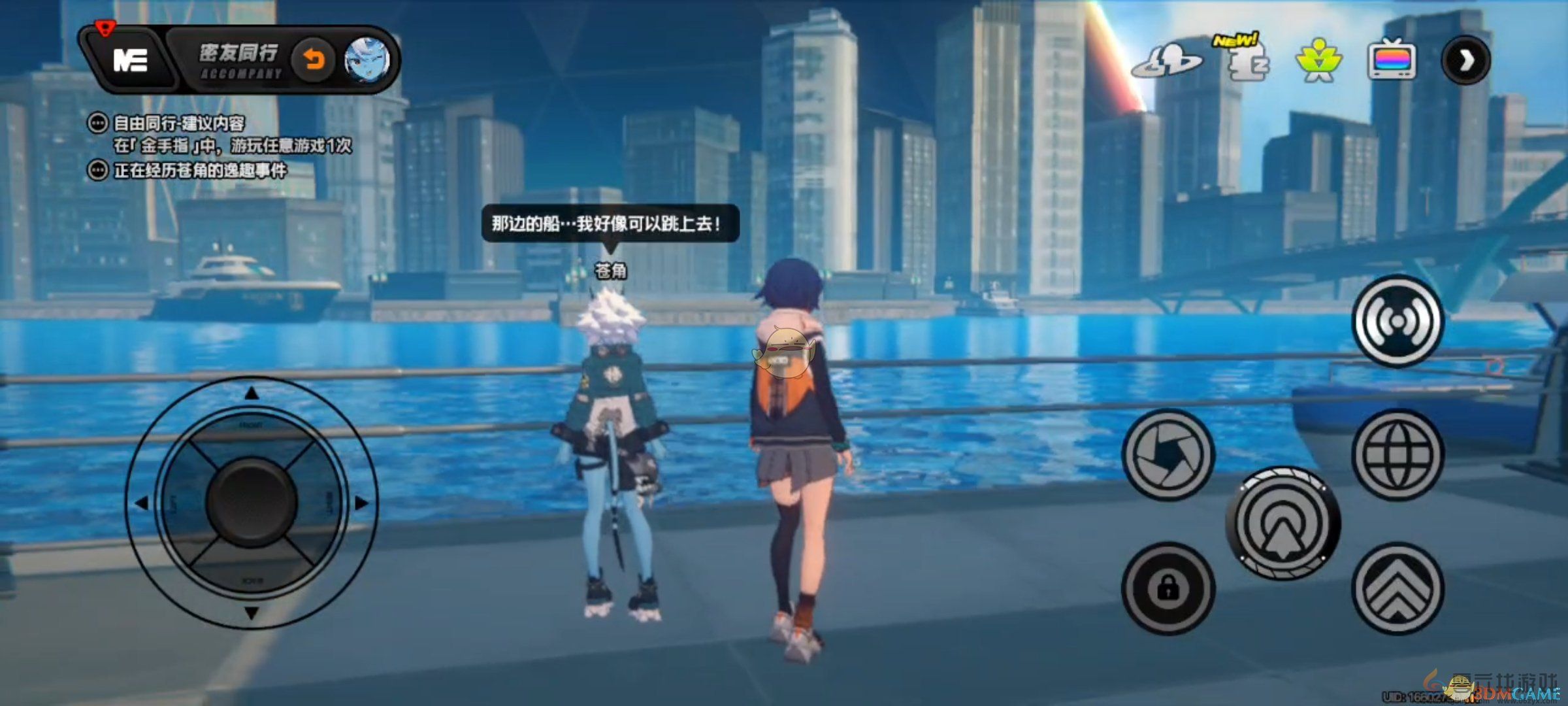
Task: Open the ME profile menu
Action: [x=131, y=60]
